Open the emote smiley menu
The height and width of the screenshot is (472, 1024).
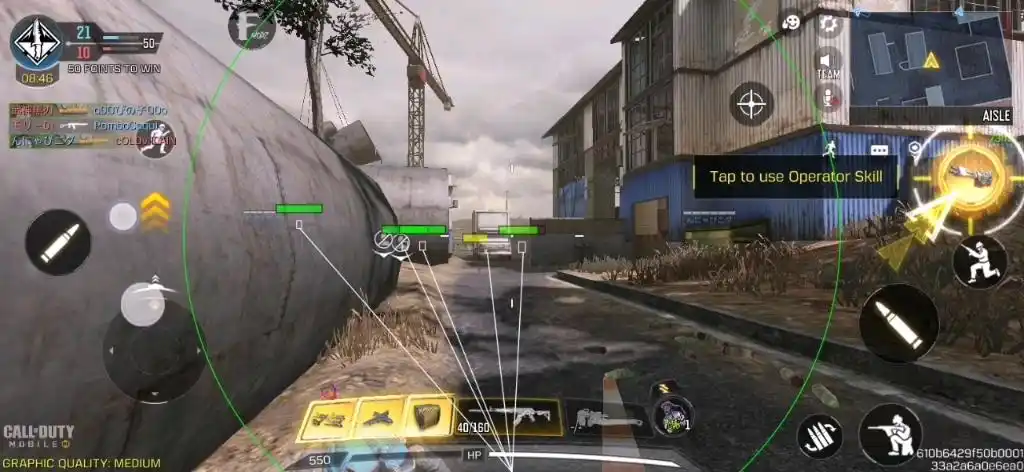[791, 22]
